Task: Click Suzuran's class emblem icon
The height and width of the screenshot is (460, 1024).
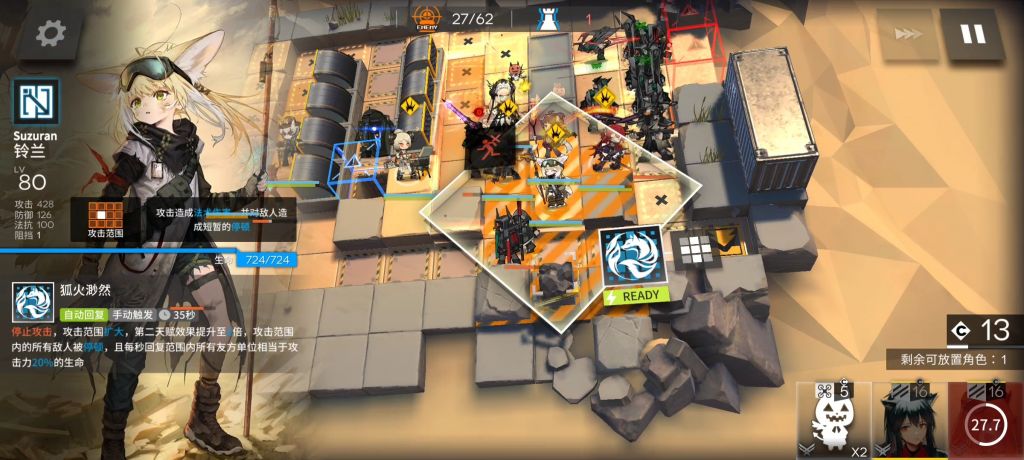Action: coord(36,101)
